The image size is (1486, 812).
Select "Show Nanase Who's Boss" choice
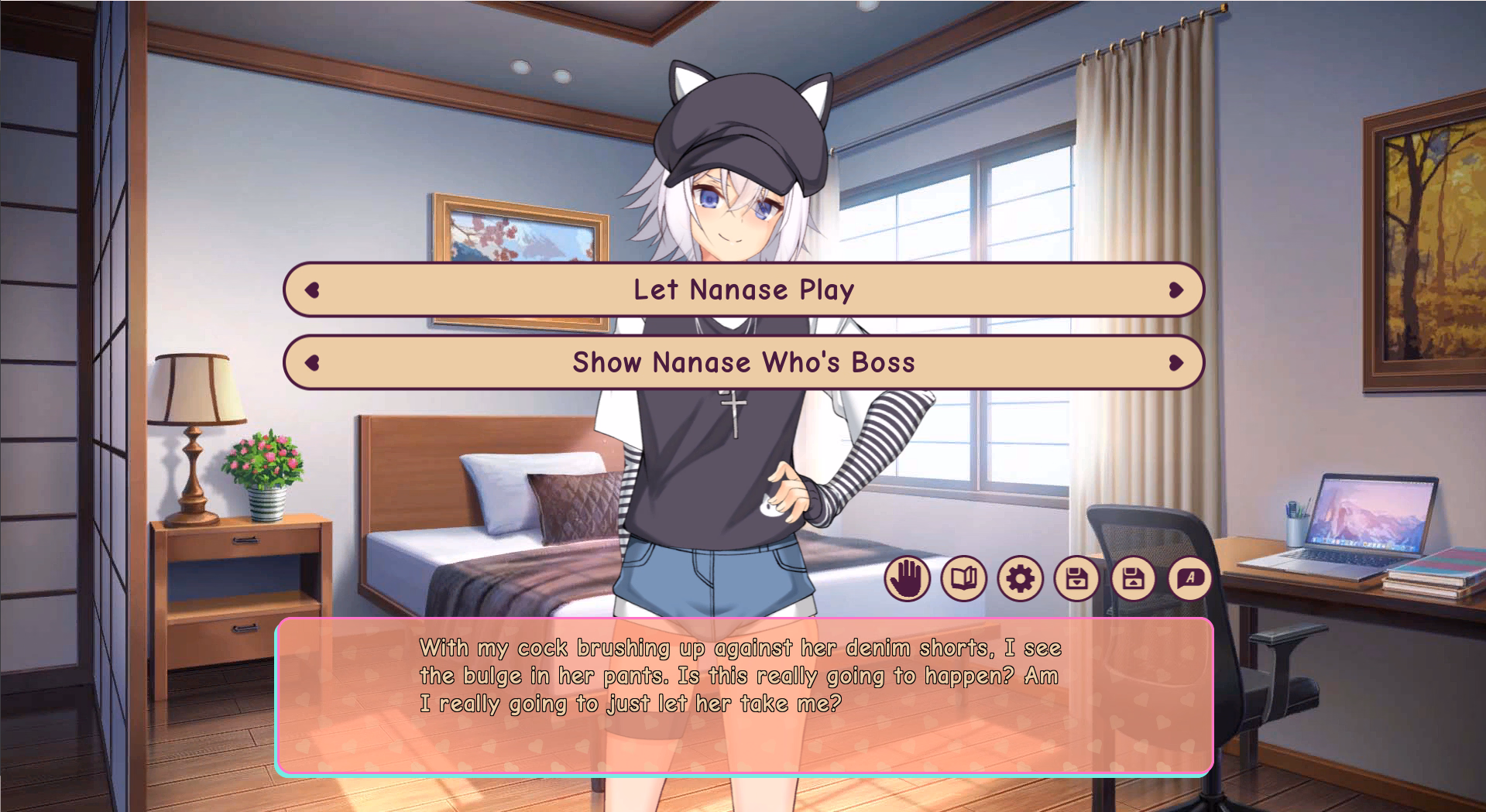tap(743, 362)
